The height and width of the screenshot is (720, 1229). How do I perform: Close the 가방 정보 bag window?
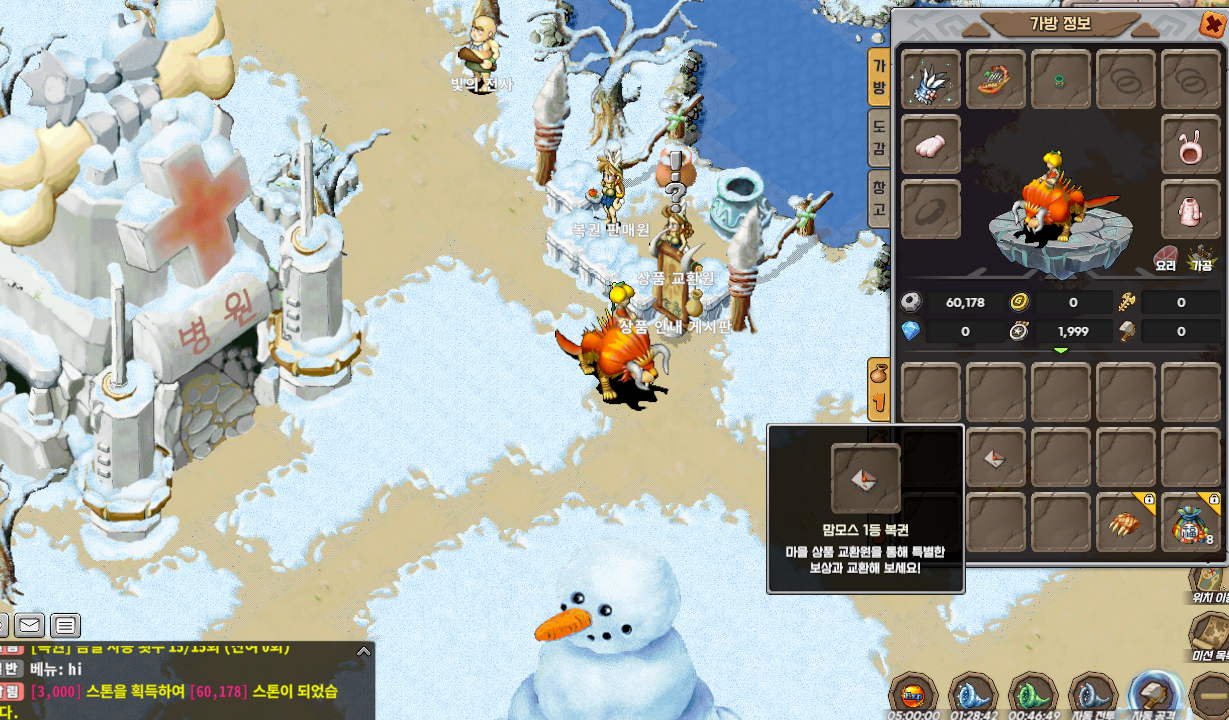point(1210,23)
